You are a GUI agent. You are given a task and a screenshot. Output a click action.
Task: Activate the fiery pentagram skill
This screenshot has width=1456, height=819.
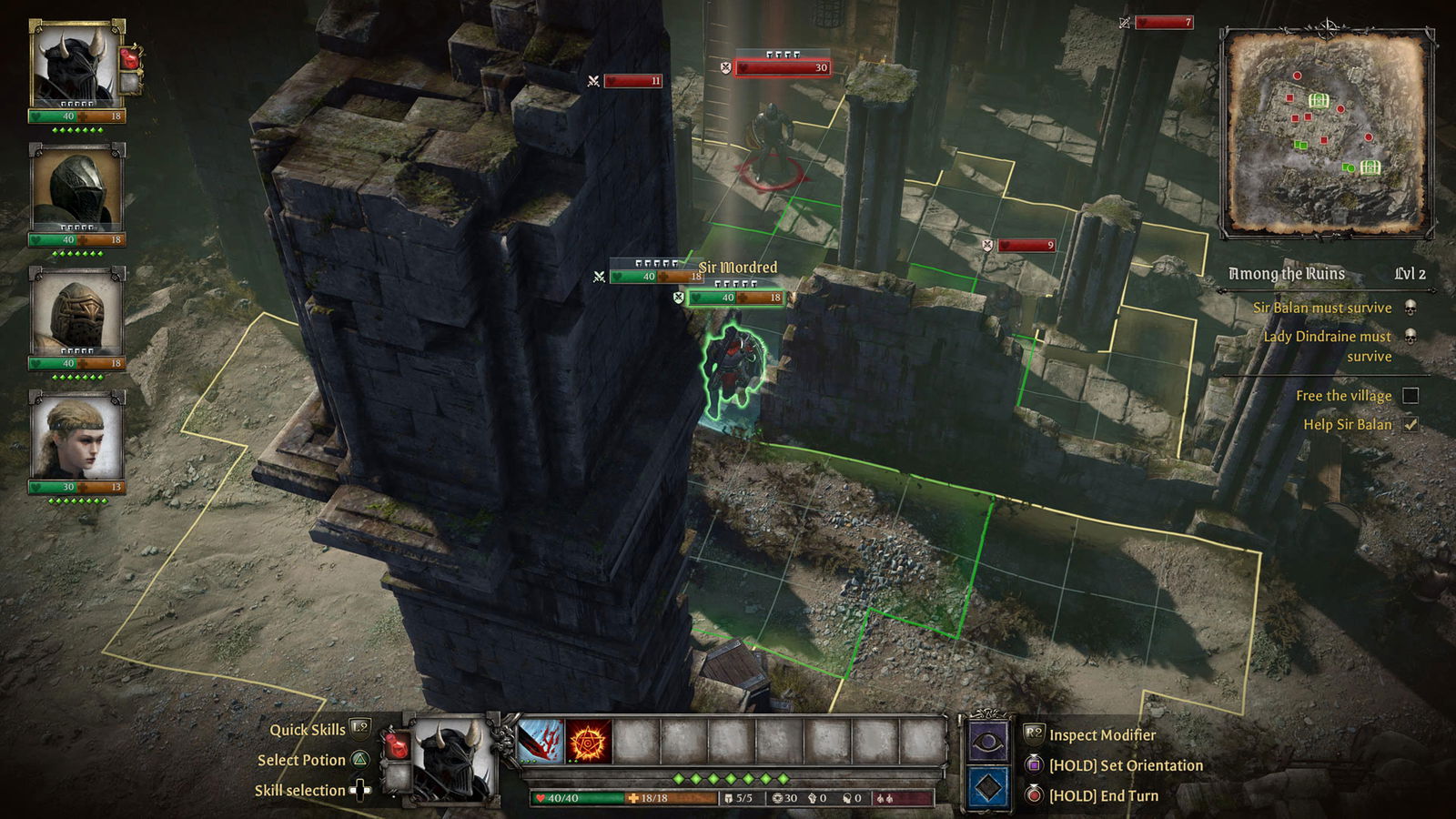click(589, 741)
